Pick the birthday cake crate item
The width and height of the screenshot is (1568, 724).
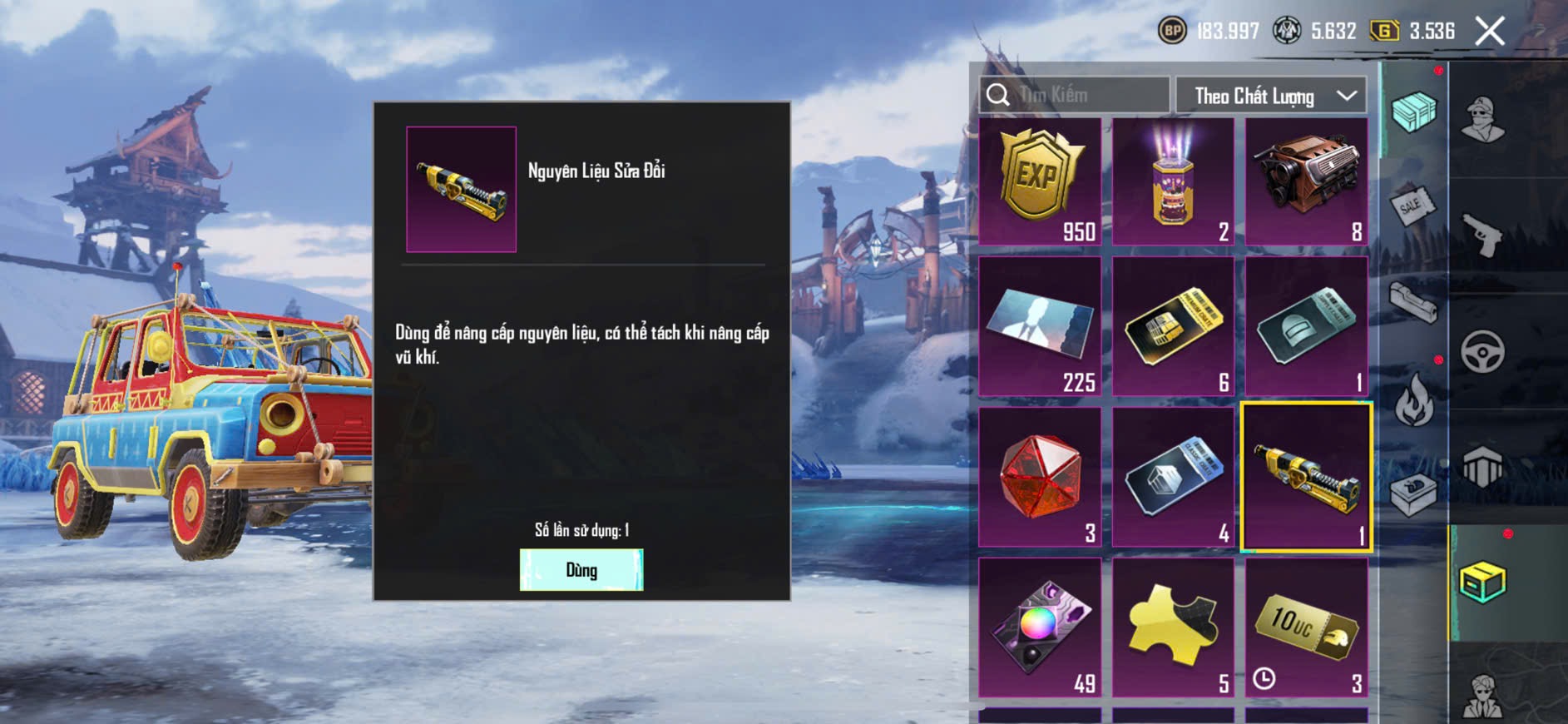tap(1173, 181)
